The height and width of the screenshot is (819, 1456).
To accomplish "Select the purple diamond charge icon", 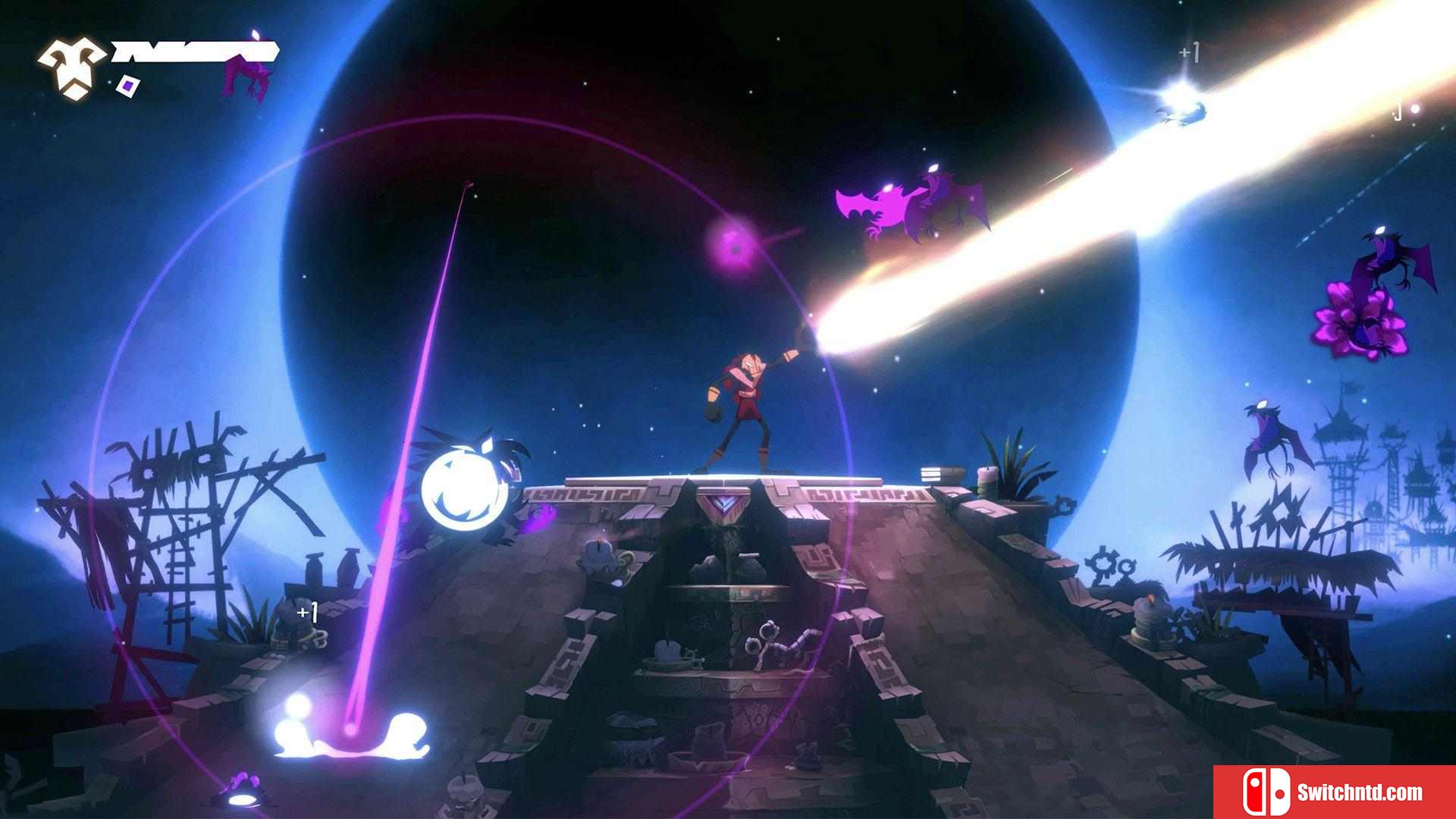I will click(x=127, y=86).
